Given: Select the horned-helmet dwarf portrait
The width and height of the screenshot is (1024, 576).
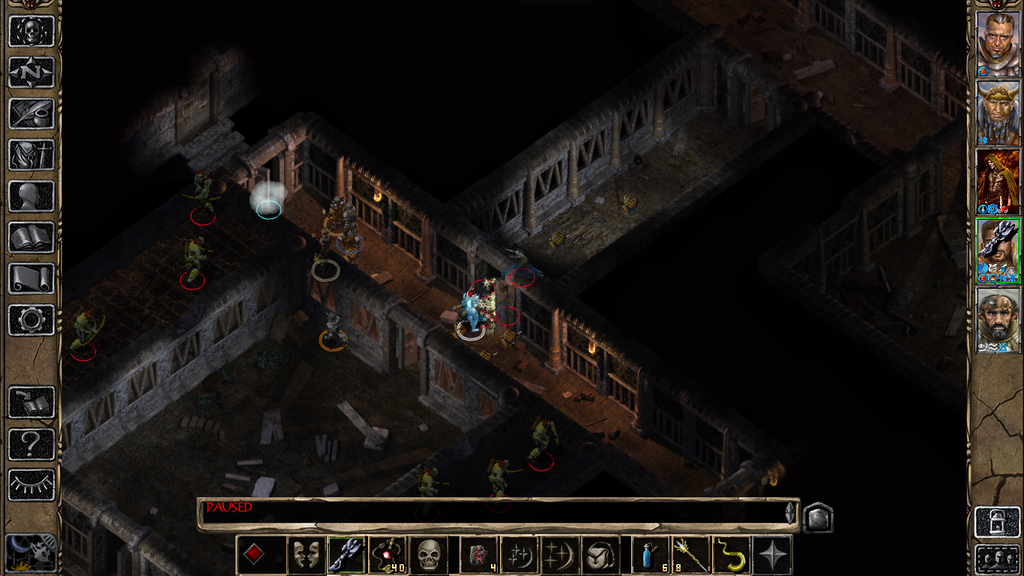Looking at the screenshot, I should click(x=998, y=113).
